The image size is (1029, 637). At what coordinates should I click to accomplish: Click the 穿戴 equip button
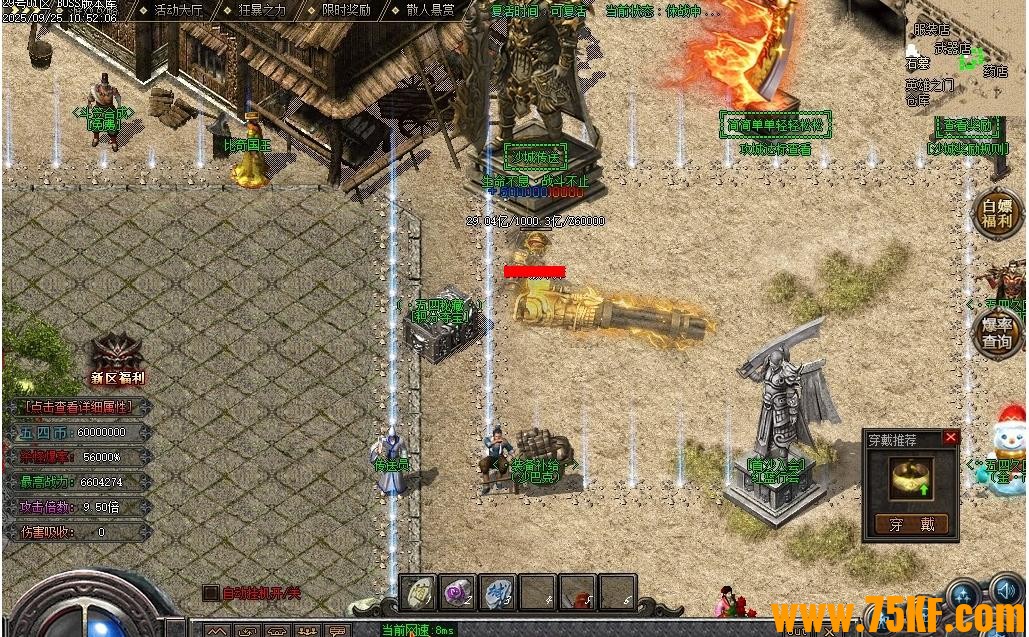click(x=911, y=524)
